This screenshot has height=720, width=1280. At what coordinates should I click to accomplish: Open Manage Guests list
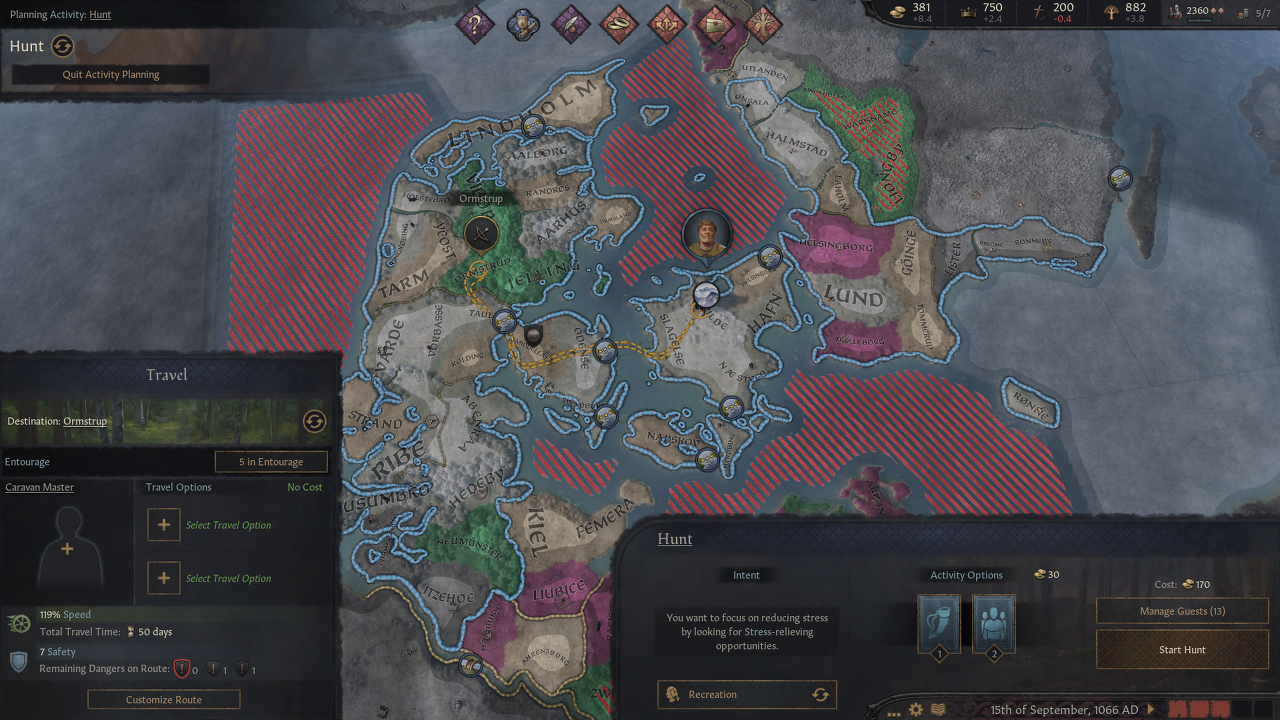(1182, 611)
